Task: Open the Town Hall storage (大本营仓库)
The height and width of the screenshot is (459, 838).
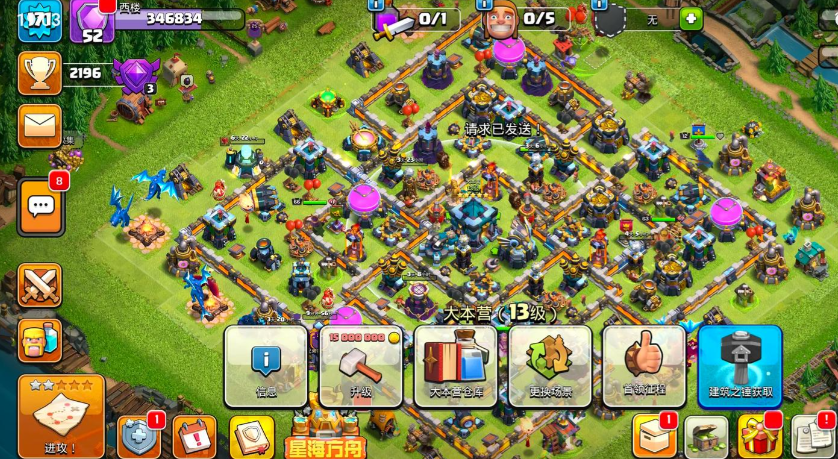Action: 455,365
